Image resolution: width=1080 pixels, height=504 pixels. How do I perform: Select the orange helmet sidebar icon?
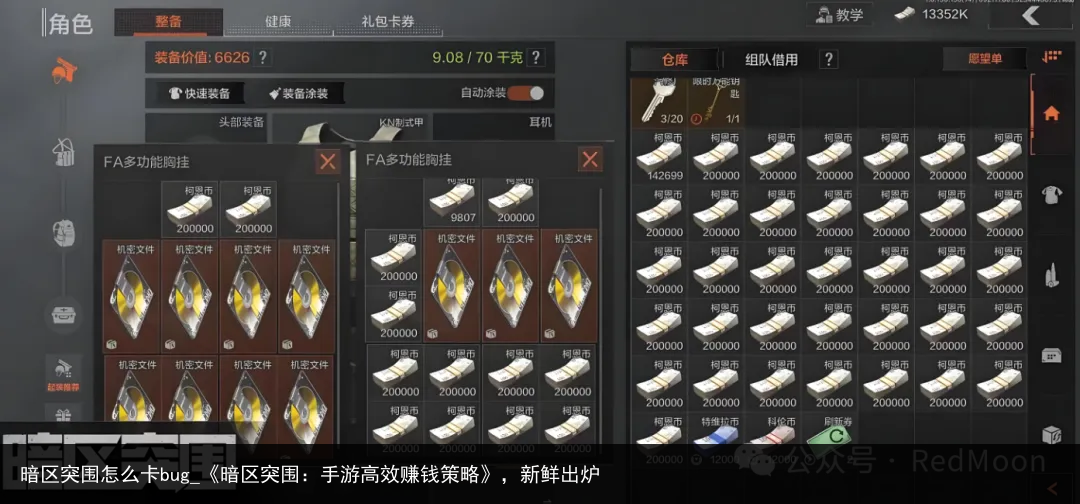pos(64,70)
